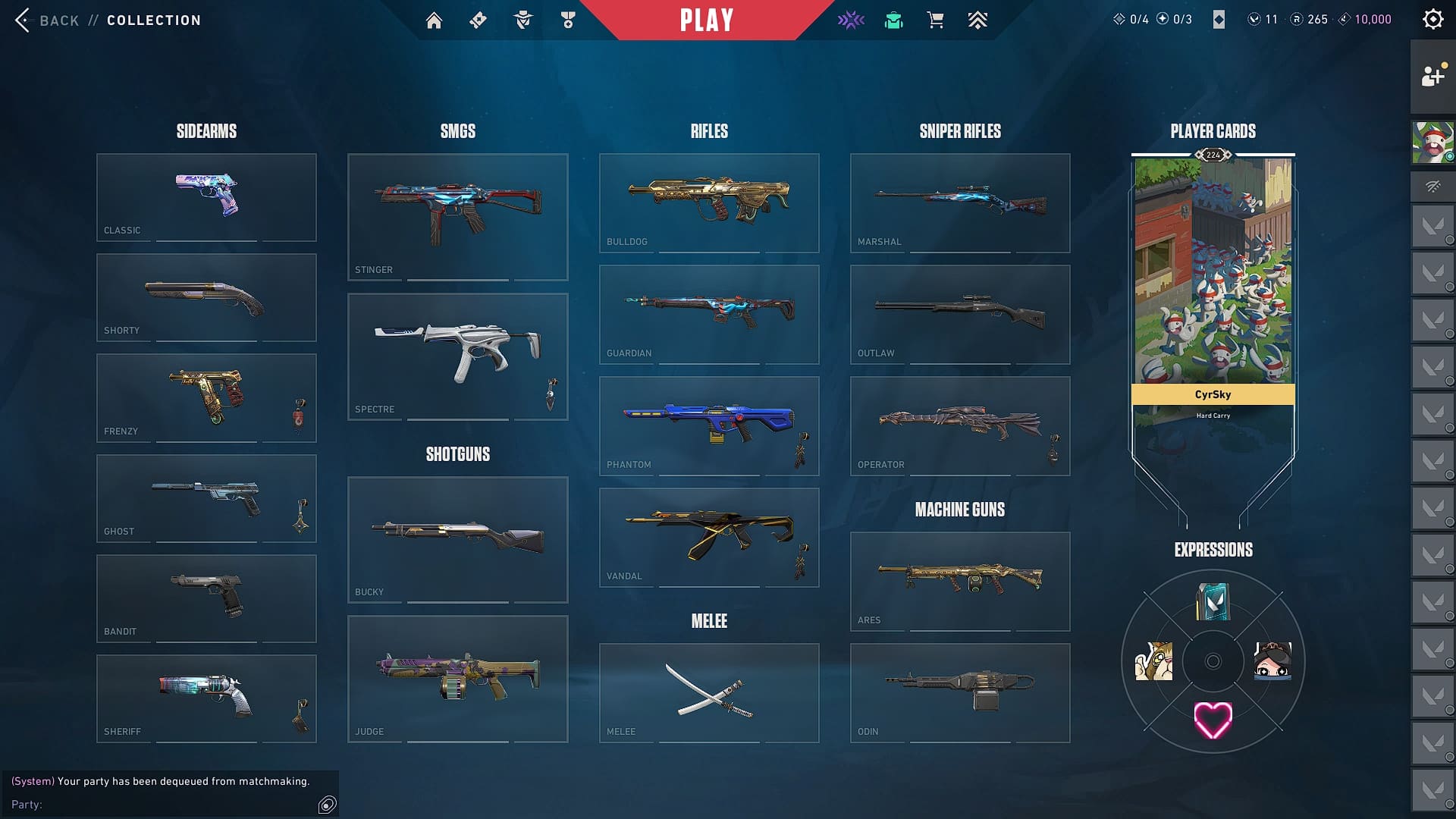Viewport: 1456px width, 819px height.
Task: Toggle the chat whisper target icon
Action: [x=326, y=802]
